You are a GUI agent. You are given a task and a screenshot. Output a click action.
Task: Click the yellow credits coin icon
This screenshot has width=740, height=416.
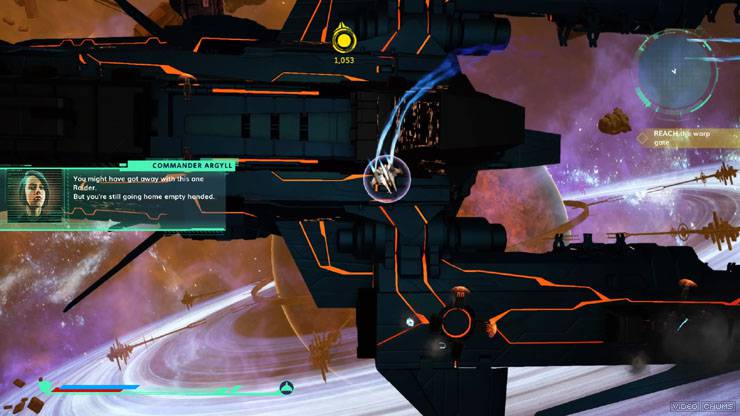pyautogui.click(x=344, y=40)
